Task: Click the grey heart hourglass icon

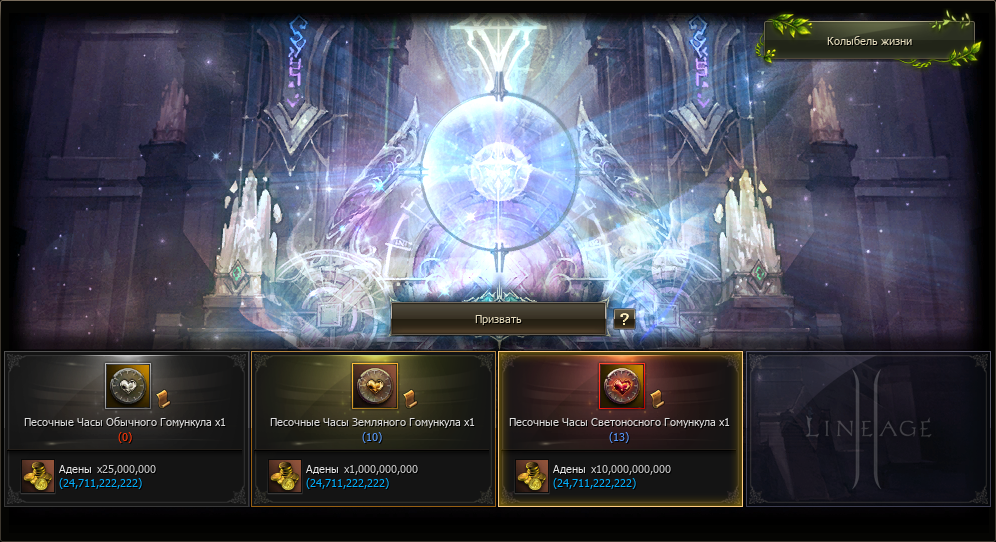Action: 128,386
